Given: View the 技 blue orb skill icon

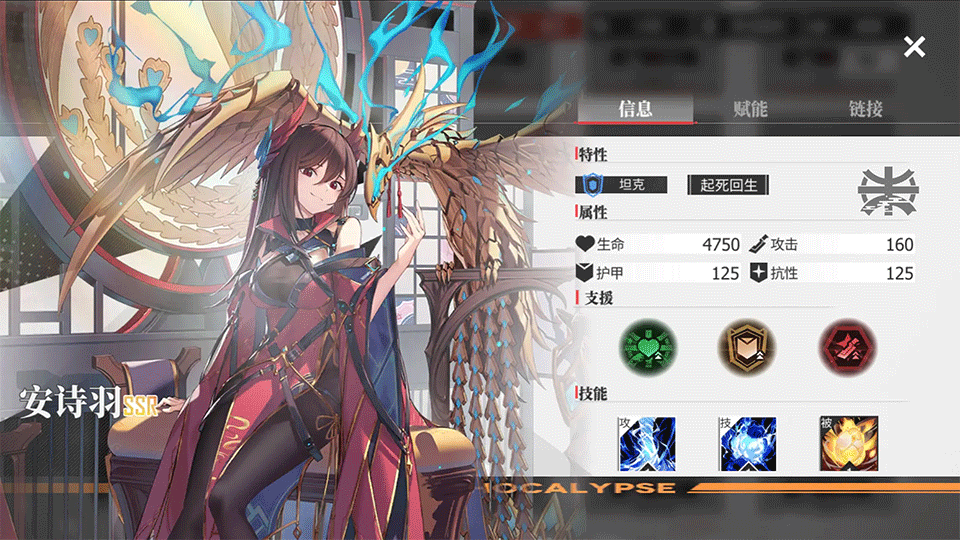Looking at the screenshot, I should (747, 444).
